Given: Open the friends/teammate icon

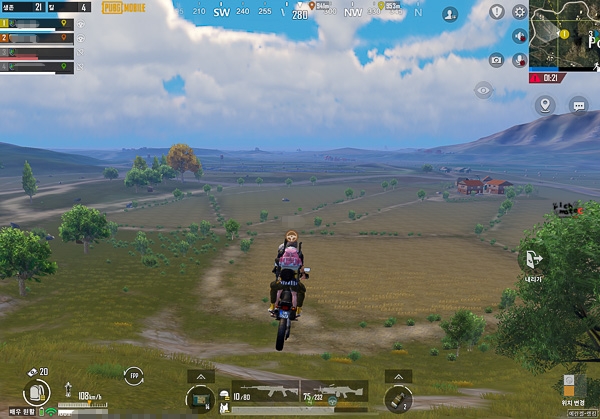Looking at the screenshot, I should click(451, 15).
